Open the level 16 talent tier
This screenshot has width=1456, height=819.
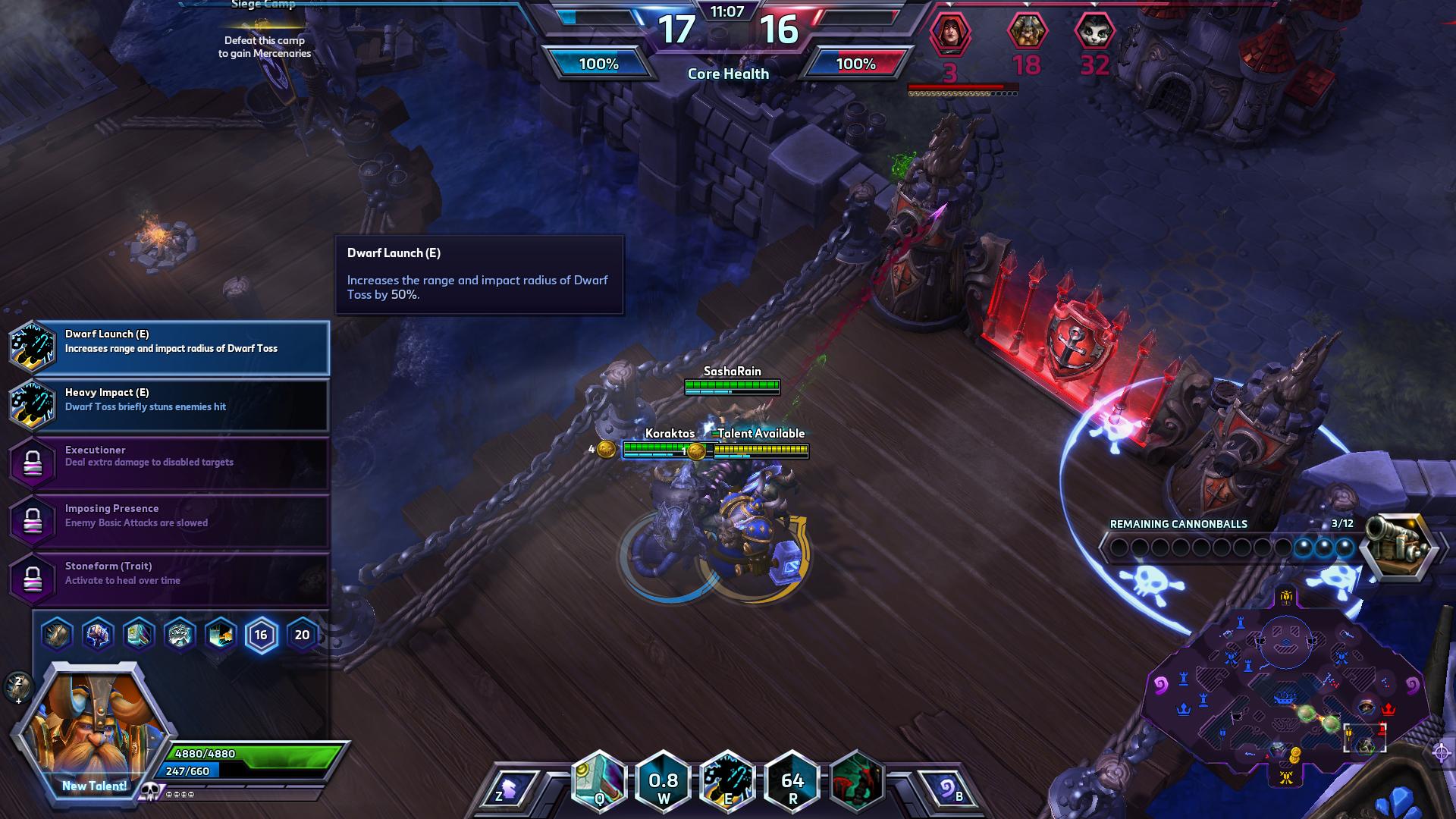tap(261, 635)
